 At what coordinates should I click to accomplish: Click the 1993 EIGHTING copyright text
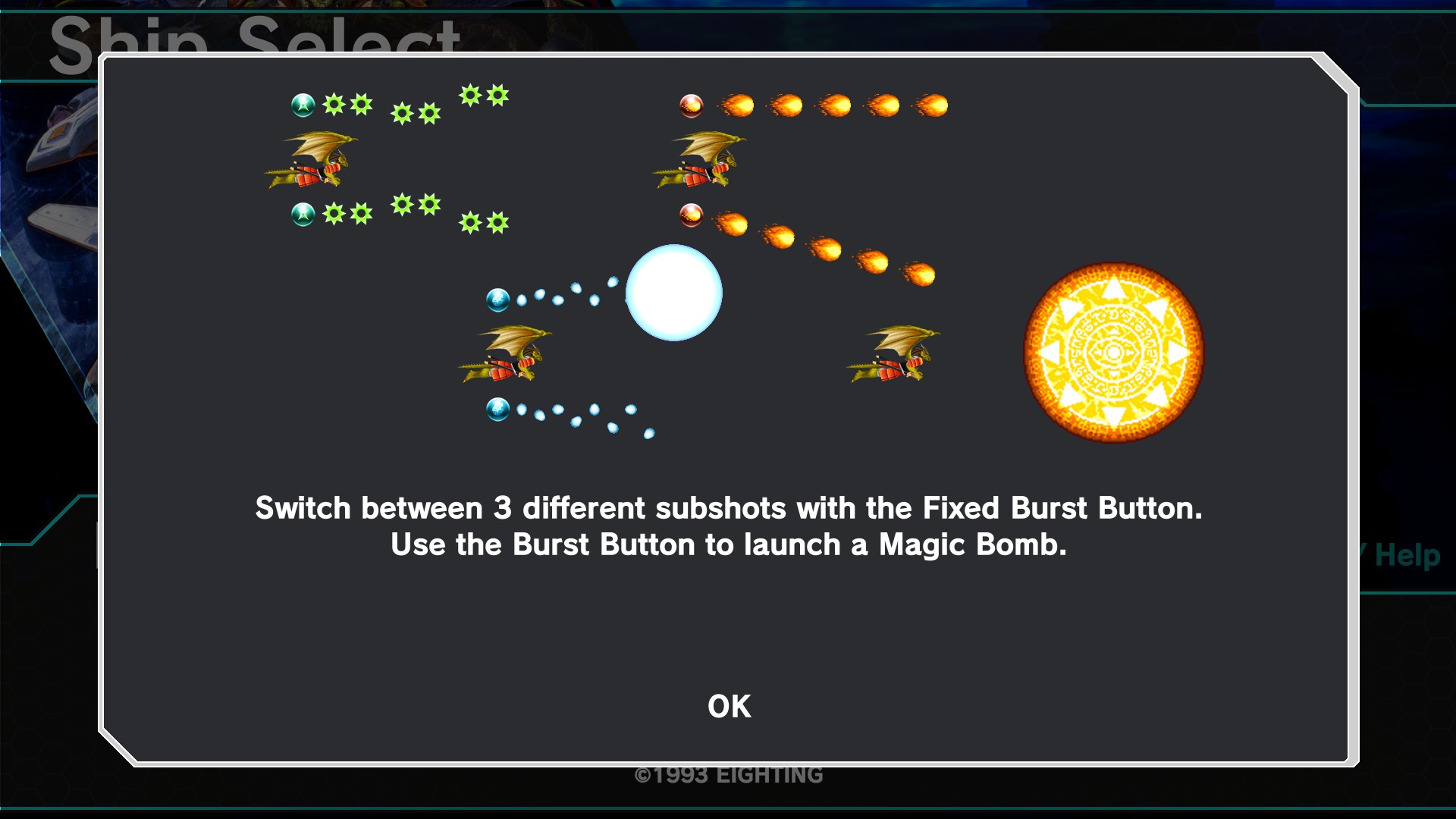(x=729, y=774)
